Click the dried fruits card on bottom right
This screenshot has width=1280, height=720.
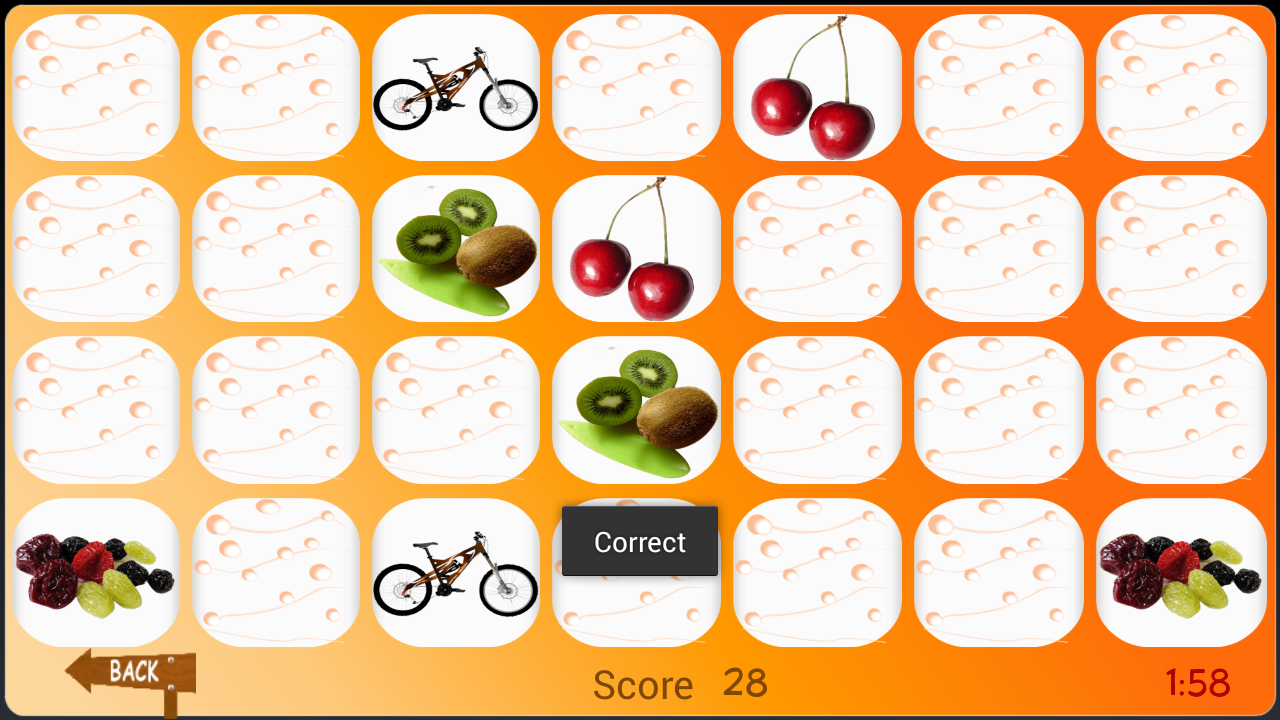pos(1180,570)
